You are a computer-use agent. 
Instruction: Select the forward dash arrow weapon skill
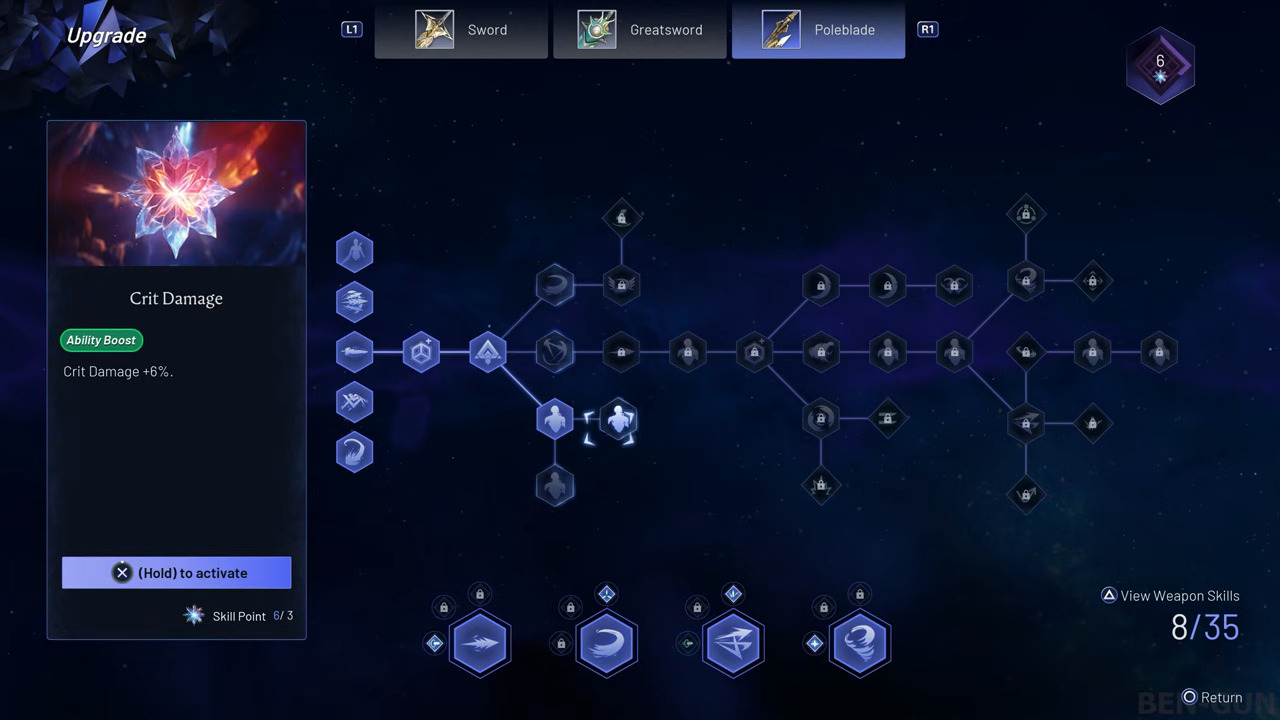pos(480,643)
